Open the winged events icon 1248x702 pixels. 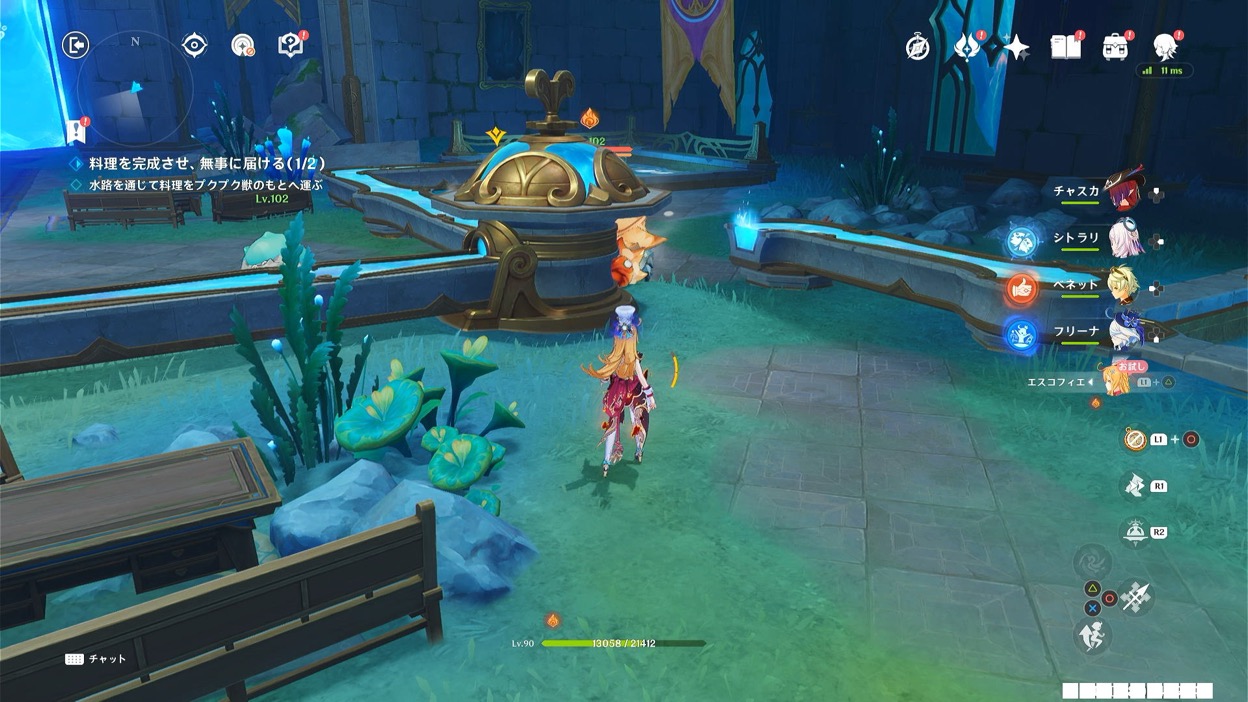pyautogui.click(x=968, y=47)
